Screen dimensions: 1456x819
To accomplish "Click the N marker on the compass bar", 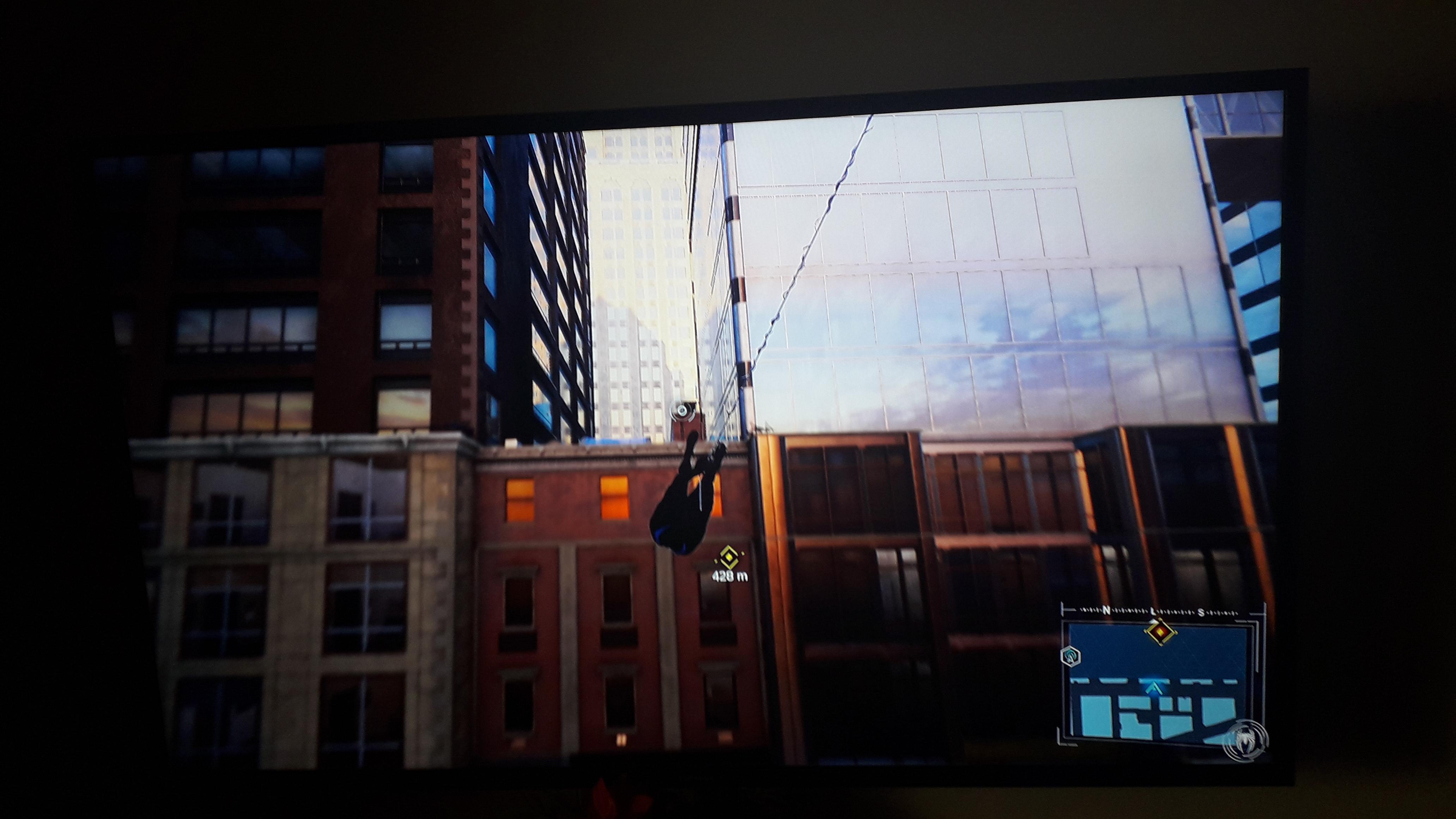I will pyautogui.click(x=1107, y=611).
